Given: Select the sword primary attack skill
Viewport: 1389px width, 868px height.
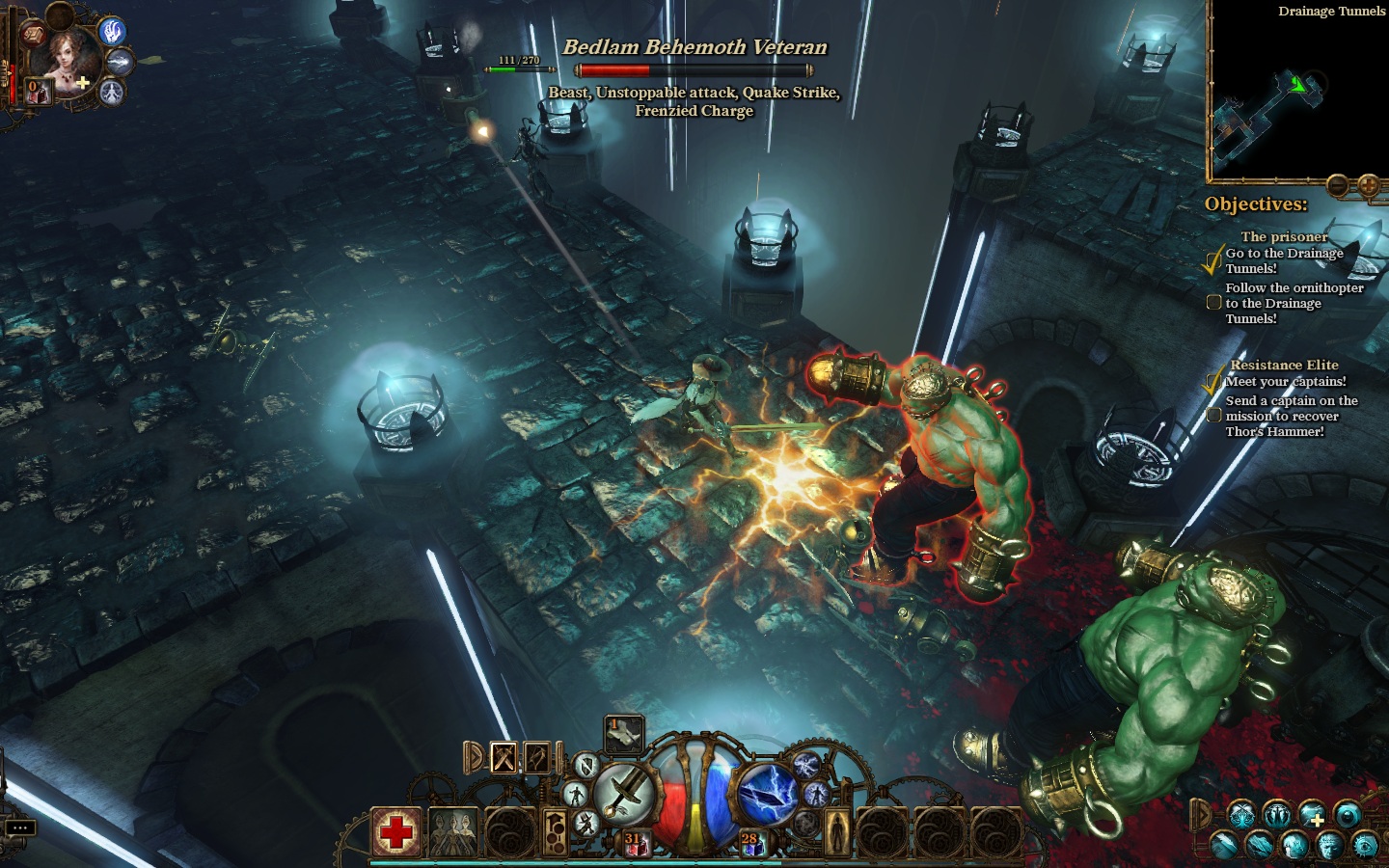Looking at the screenshot, I should [626, 794].
